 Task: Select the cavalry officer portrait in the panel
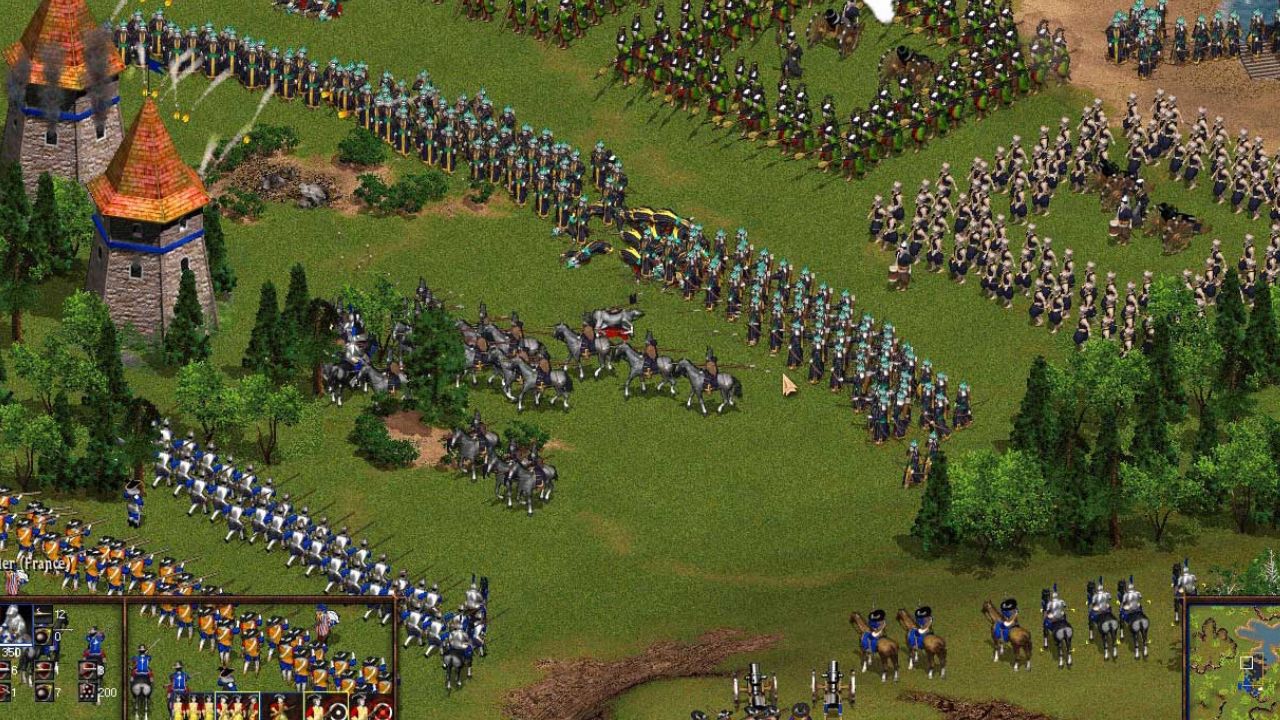[14, 622]
